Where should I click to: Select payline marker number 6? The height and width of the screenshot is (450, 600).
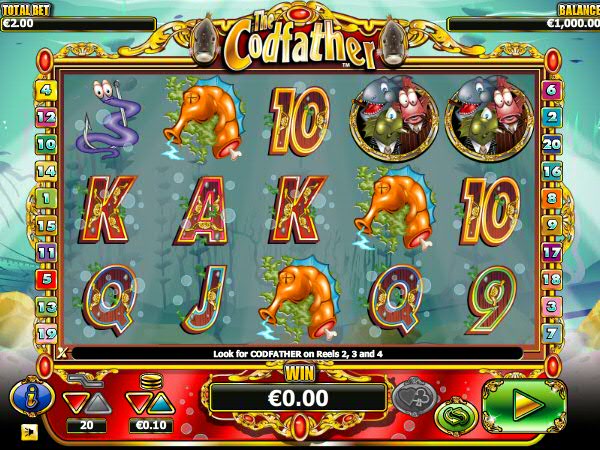tap(551, 90)
